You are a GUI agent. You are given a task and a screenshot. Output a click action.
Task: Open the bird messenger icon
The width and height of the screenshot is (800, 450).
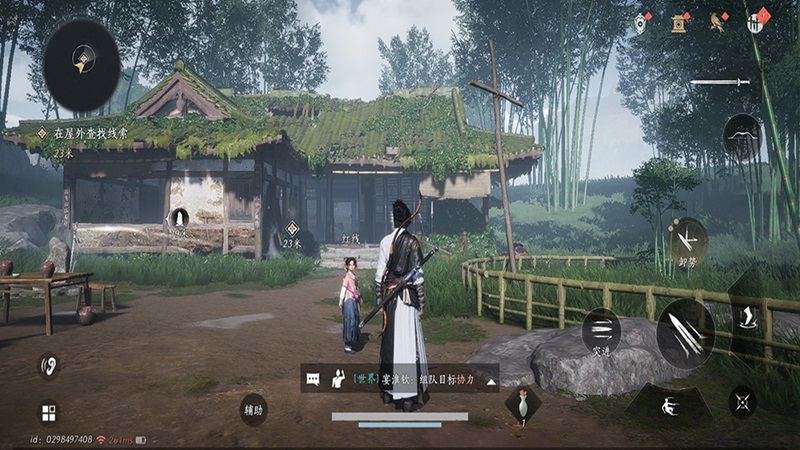[x=718, y=21]
